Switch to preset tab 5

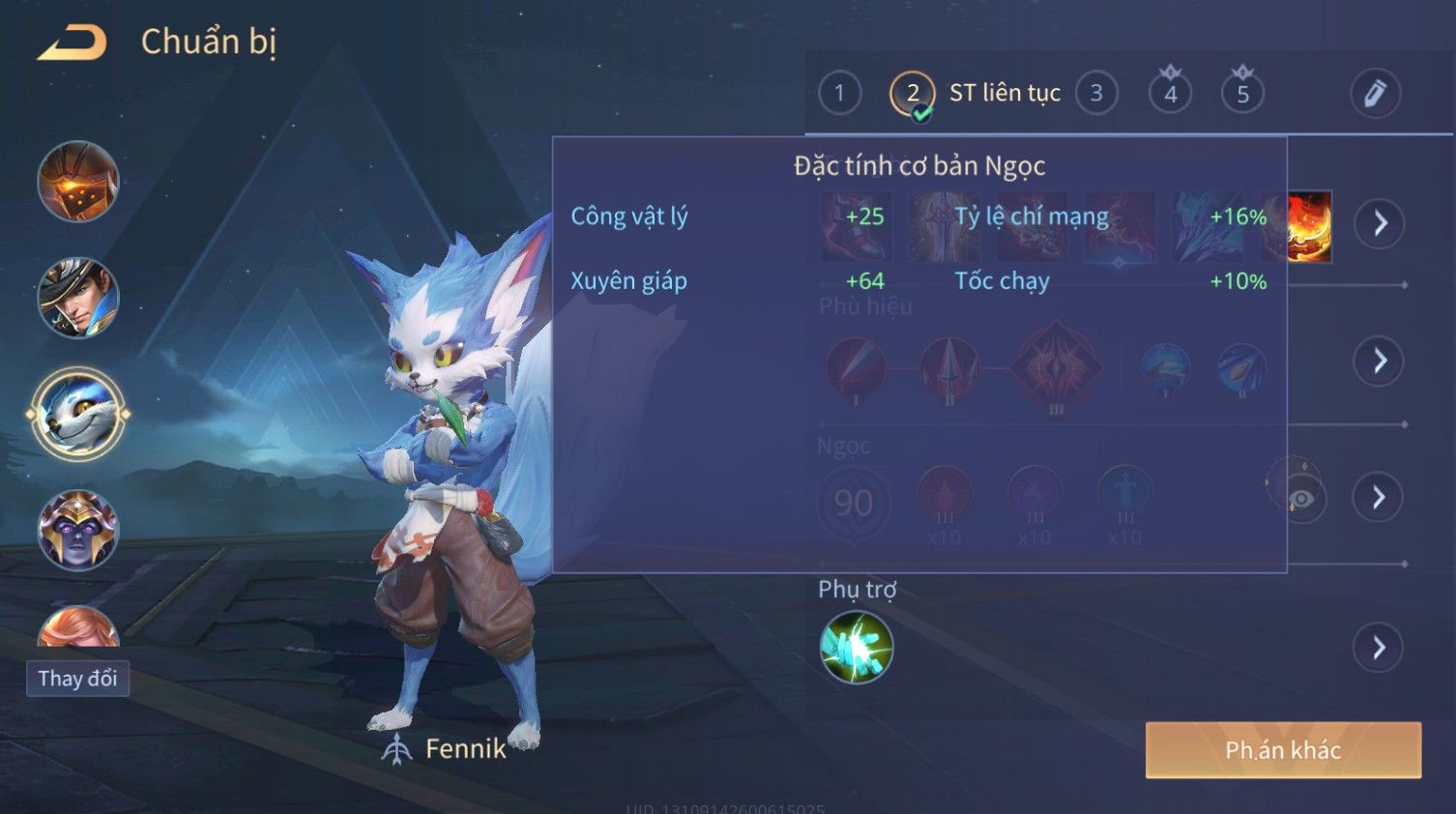coord(1242,94)
